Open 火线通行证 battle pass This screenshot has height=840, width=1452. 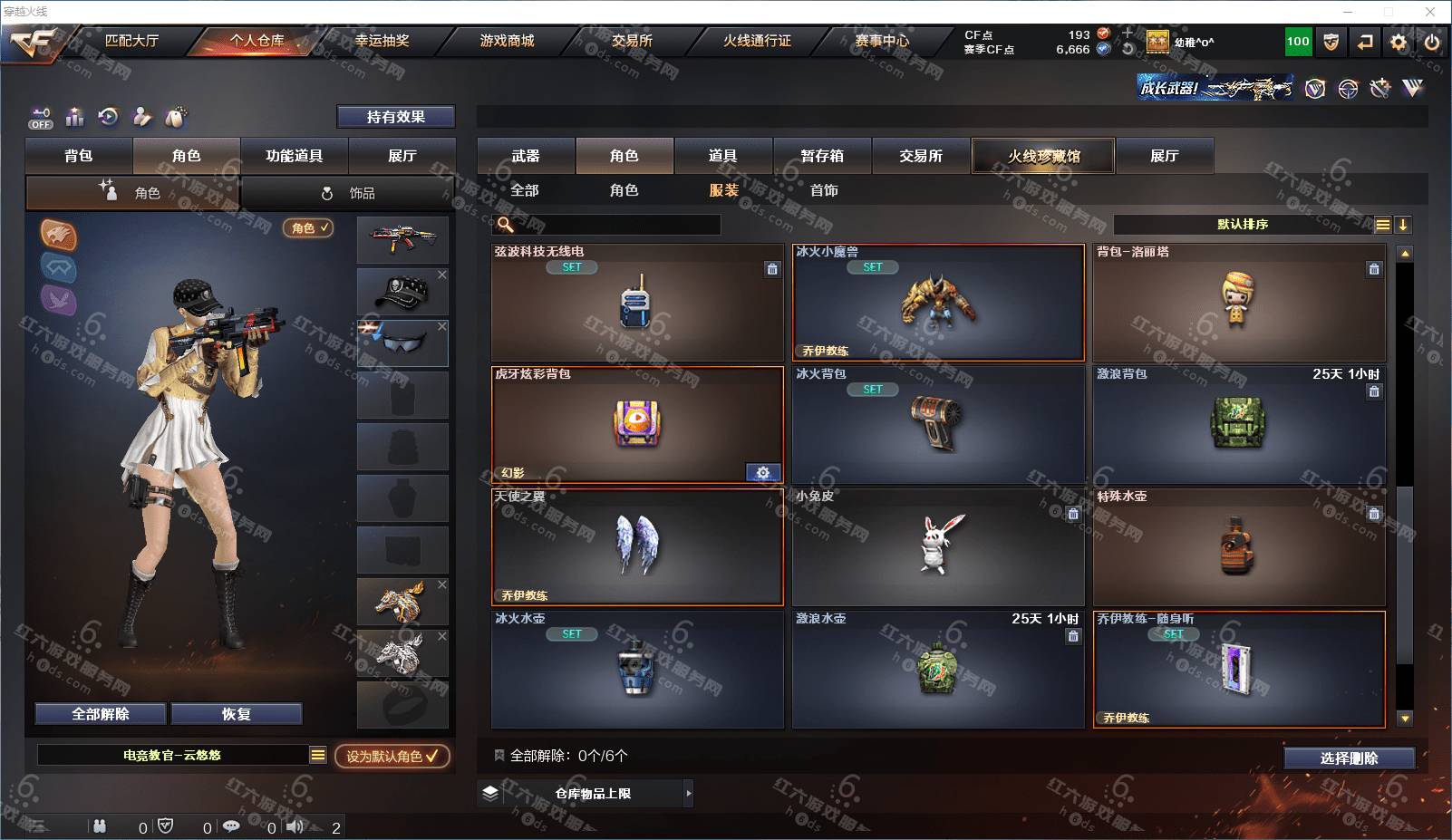pyautogui.click(x=757, y=41)
